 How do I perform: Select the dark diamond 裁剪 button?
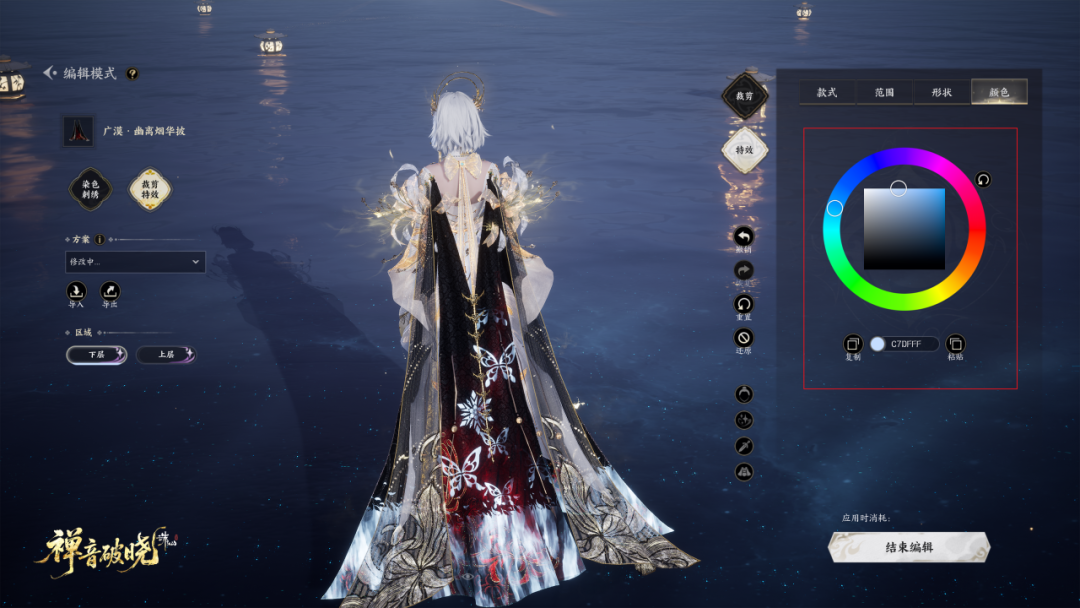pos(744,96)
